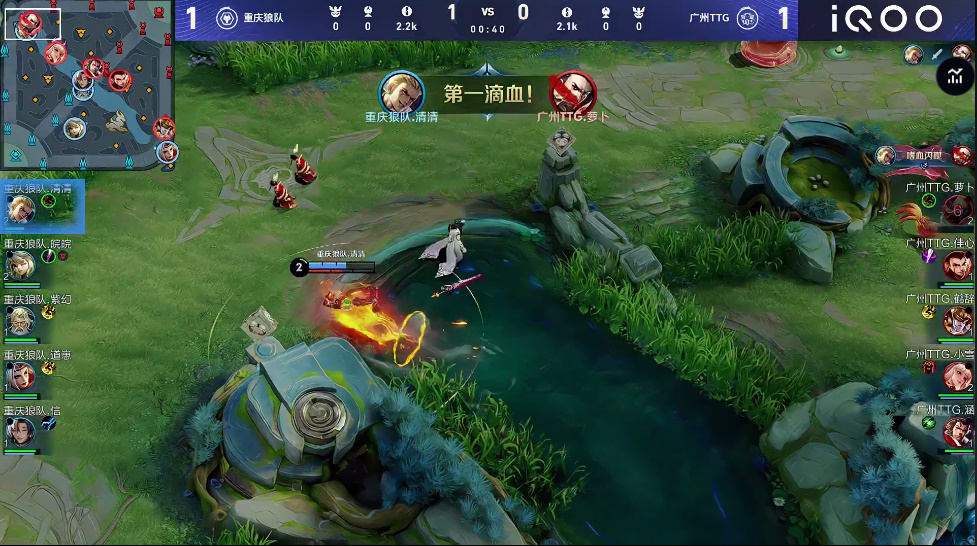Select player 广州TTG.涵 portrait
This screenshot has height=546, width=977.
(958, 432)
